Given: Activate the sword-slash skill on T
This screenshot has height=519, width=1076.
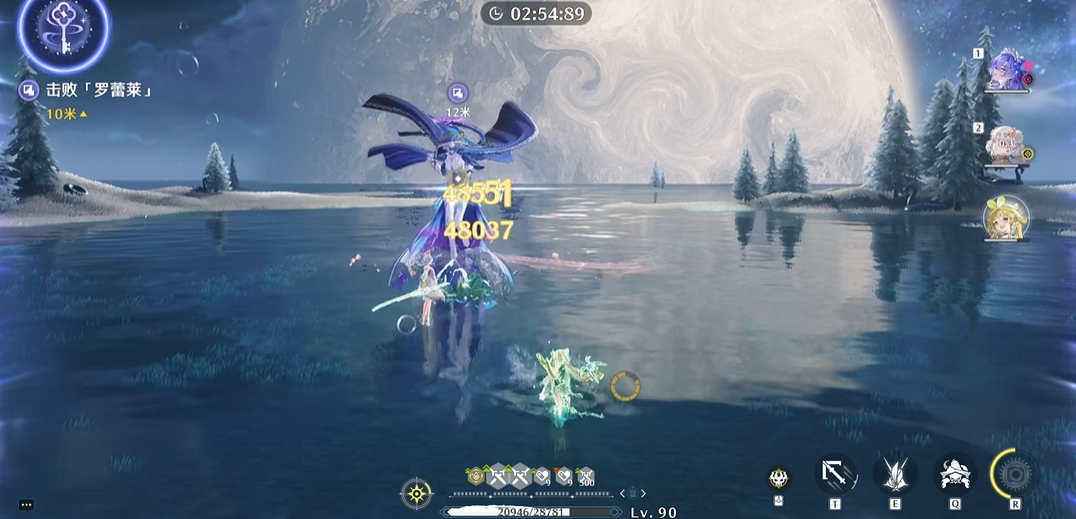Looking at the screenshot, I should click(x=835, y=474).
